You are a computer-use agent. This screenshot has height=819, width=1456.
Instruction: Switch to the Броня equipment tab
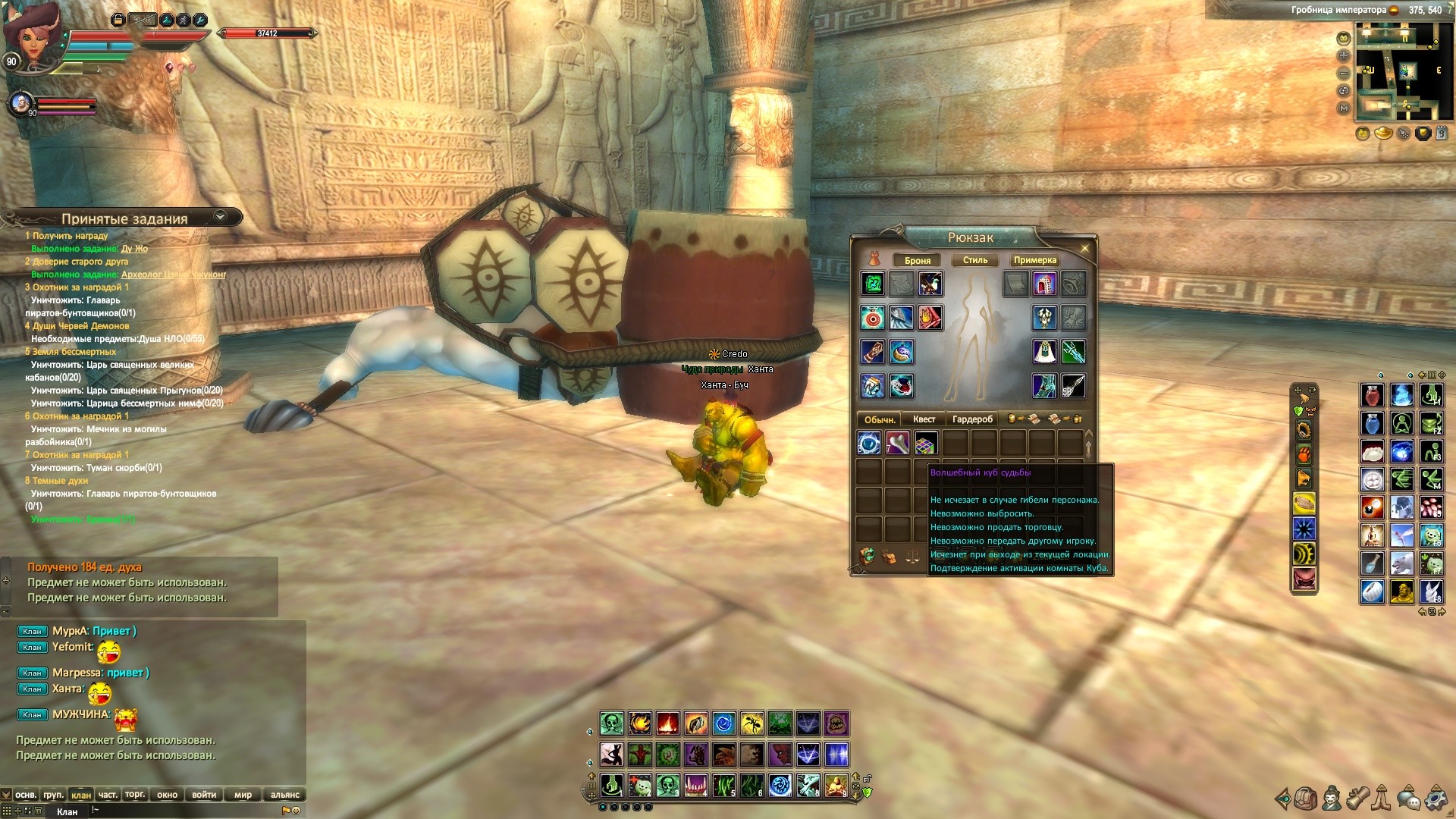(x=917, y=260)
